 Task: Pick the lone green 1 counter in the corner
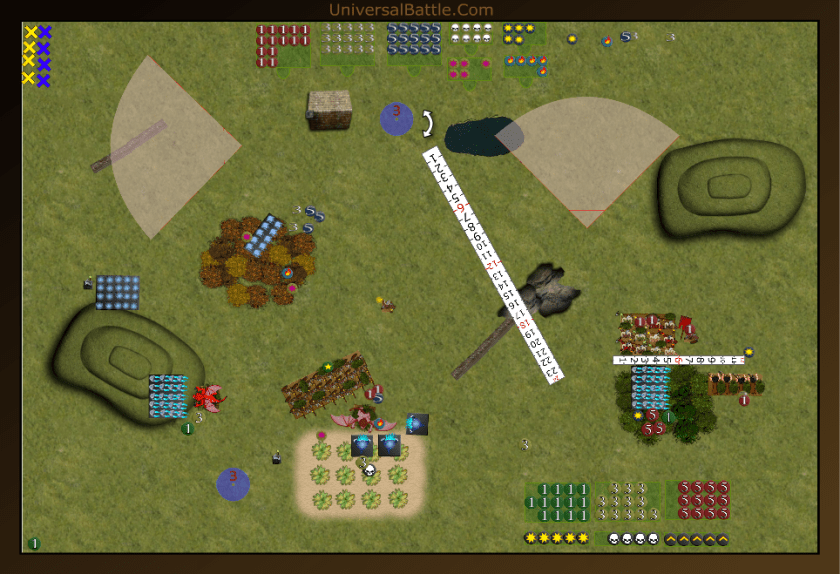tap(34, 543)
